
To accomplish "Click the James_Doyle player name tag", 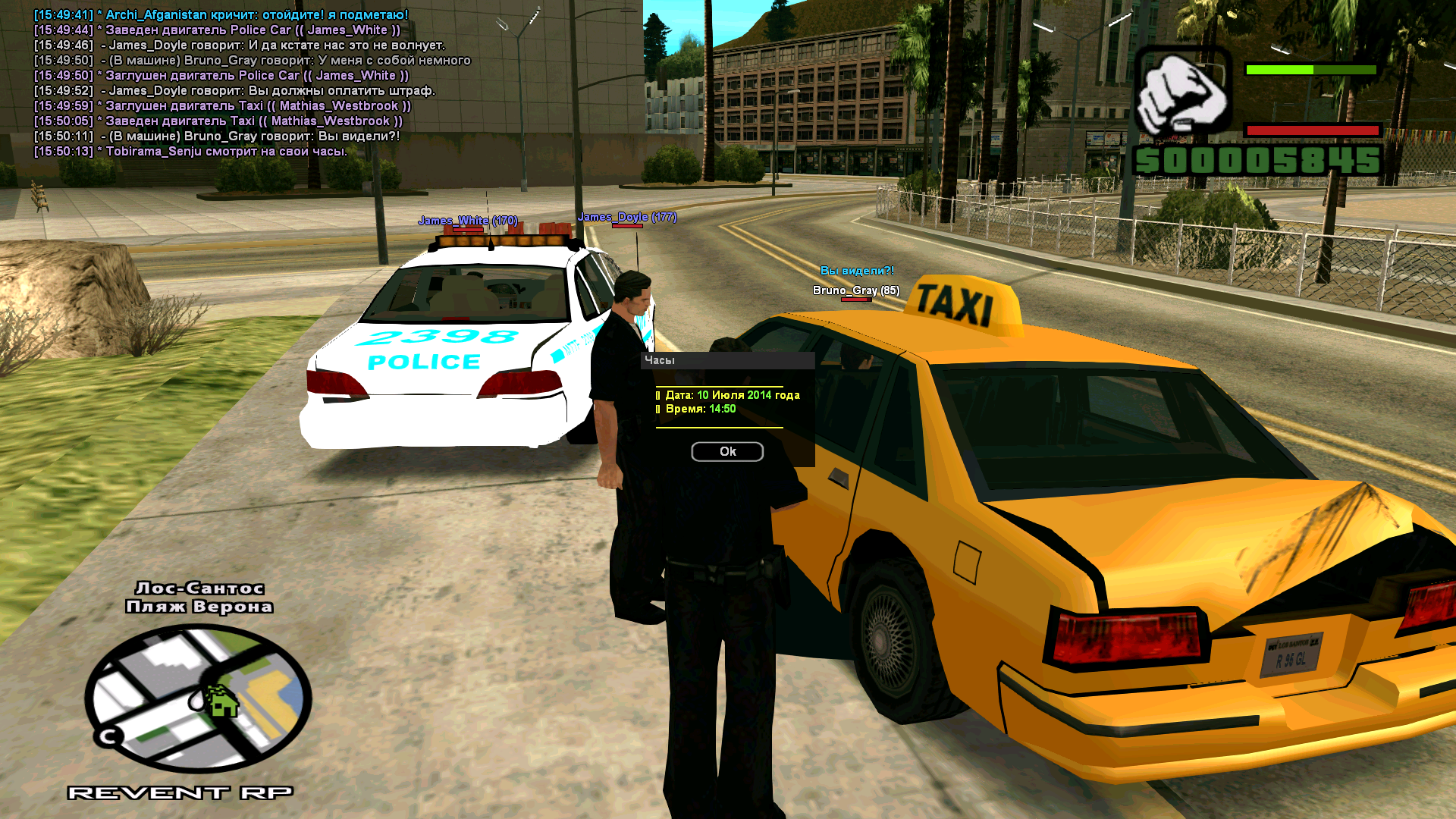I will click(626, 217).
